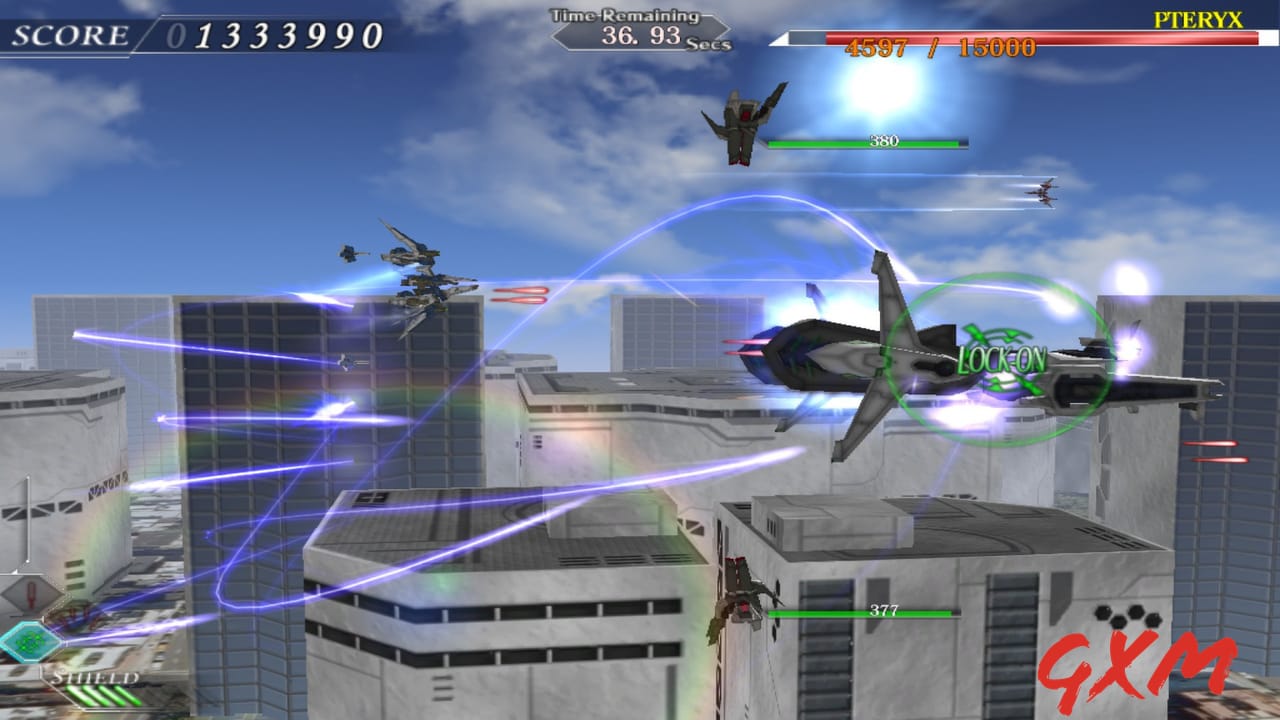This screenshot has width=1280, height=720.
Task: Click the green LOCK-ON targeting reticle
Action: point(995,355)
